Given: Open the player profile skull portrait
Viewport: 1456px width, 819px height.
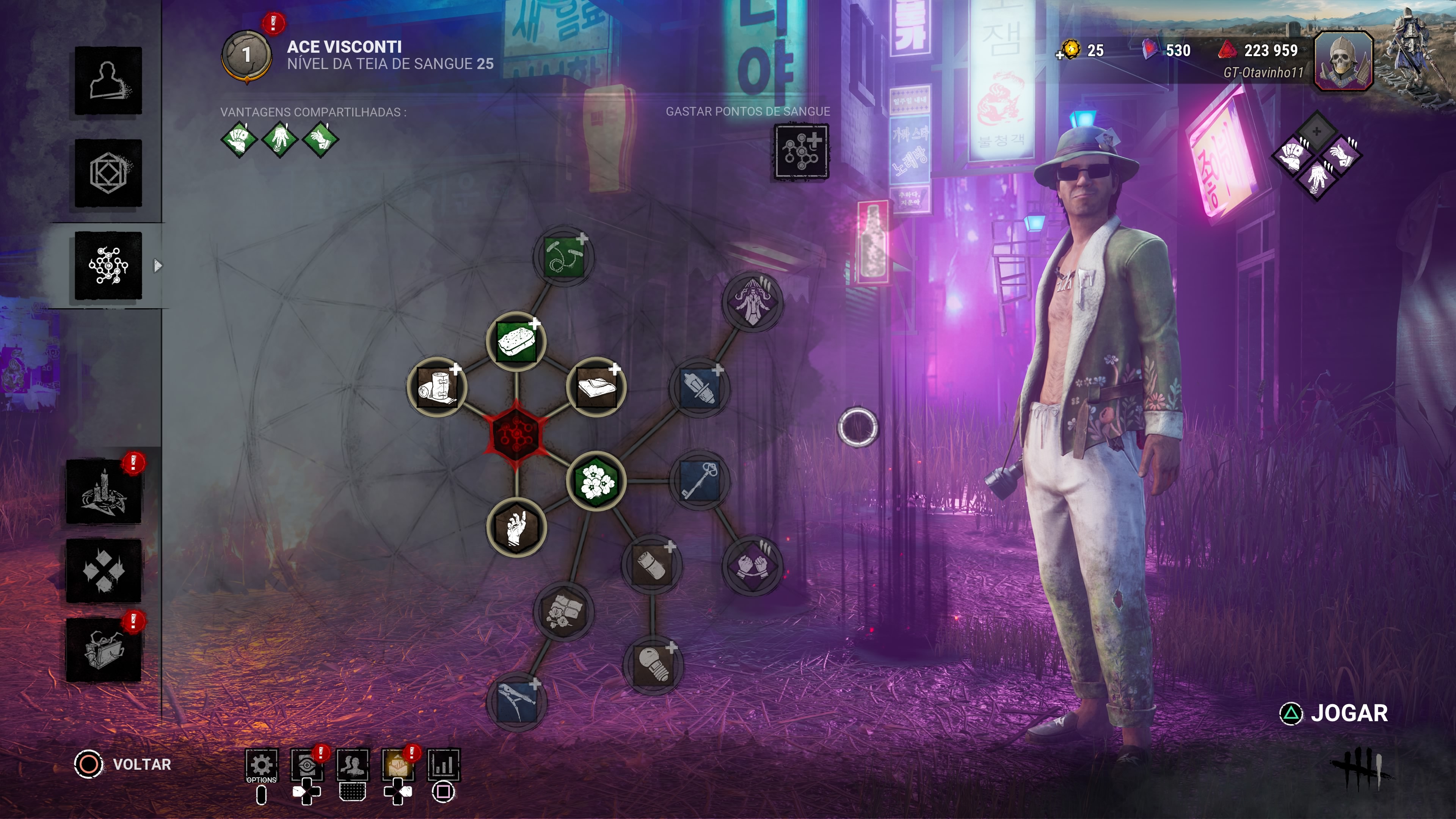Looking at the screenshot, I should click(x=1343, y=61).
